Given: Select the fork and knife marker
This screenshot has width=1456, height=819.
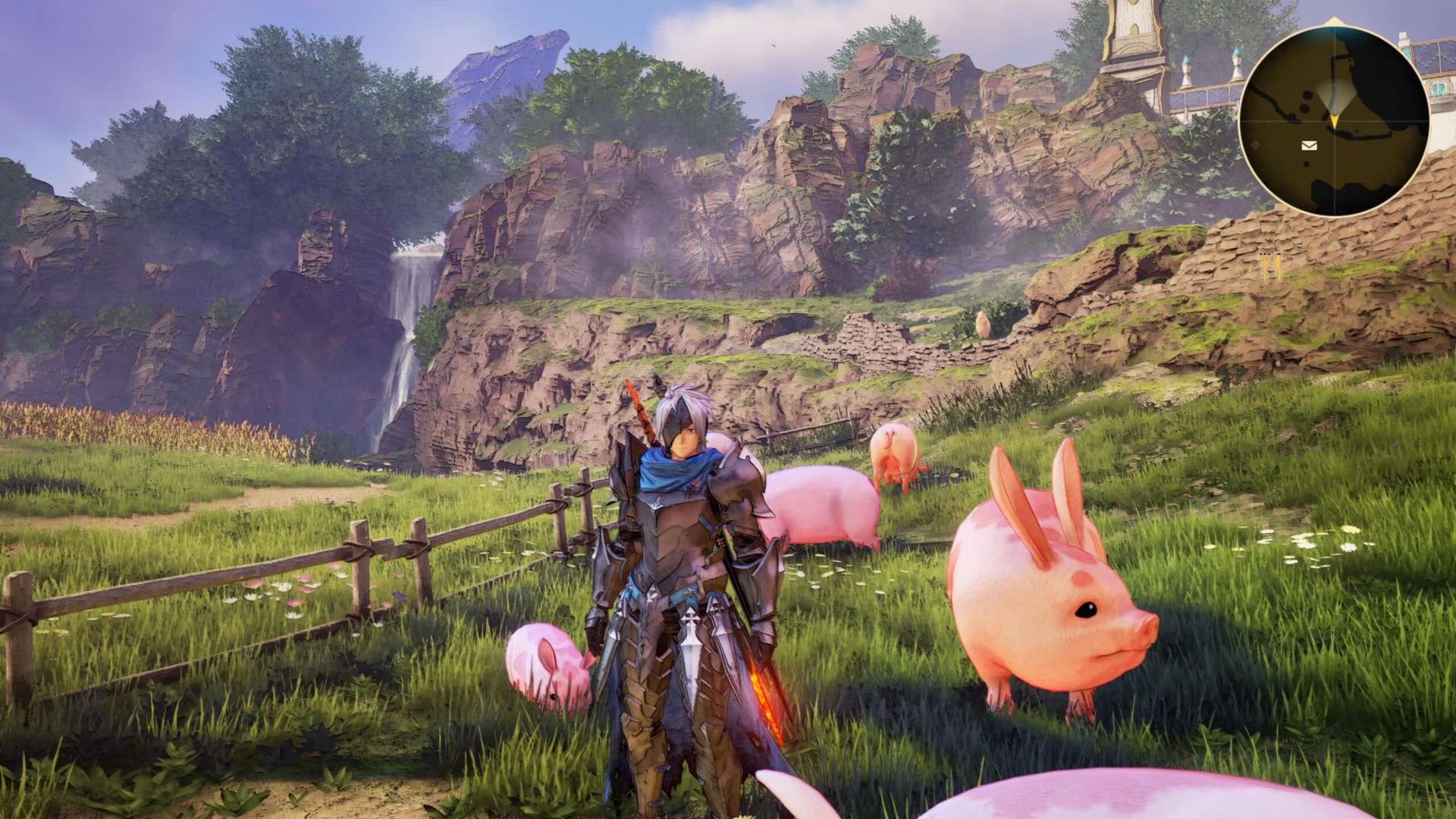Looking at the screenshot, I should (x=1269, y=265).
